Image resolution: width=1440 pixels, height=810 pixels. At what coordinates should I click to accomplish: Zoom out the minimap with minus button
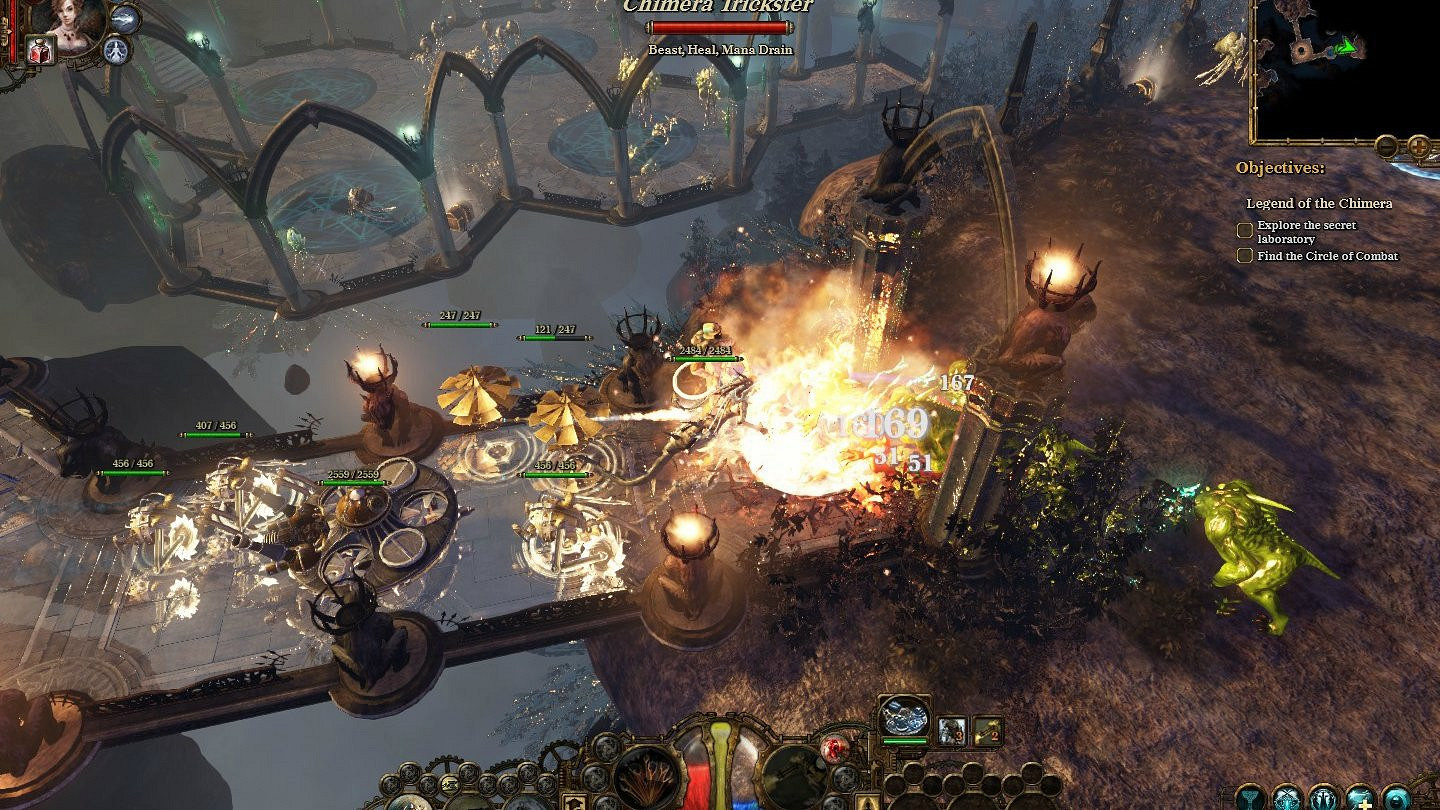pos(1386,147)
